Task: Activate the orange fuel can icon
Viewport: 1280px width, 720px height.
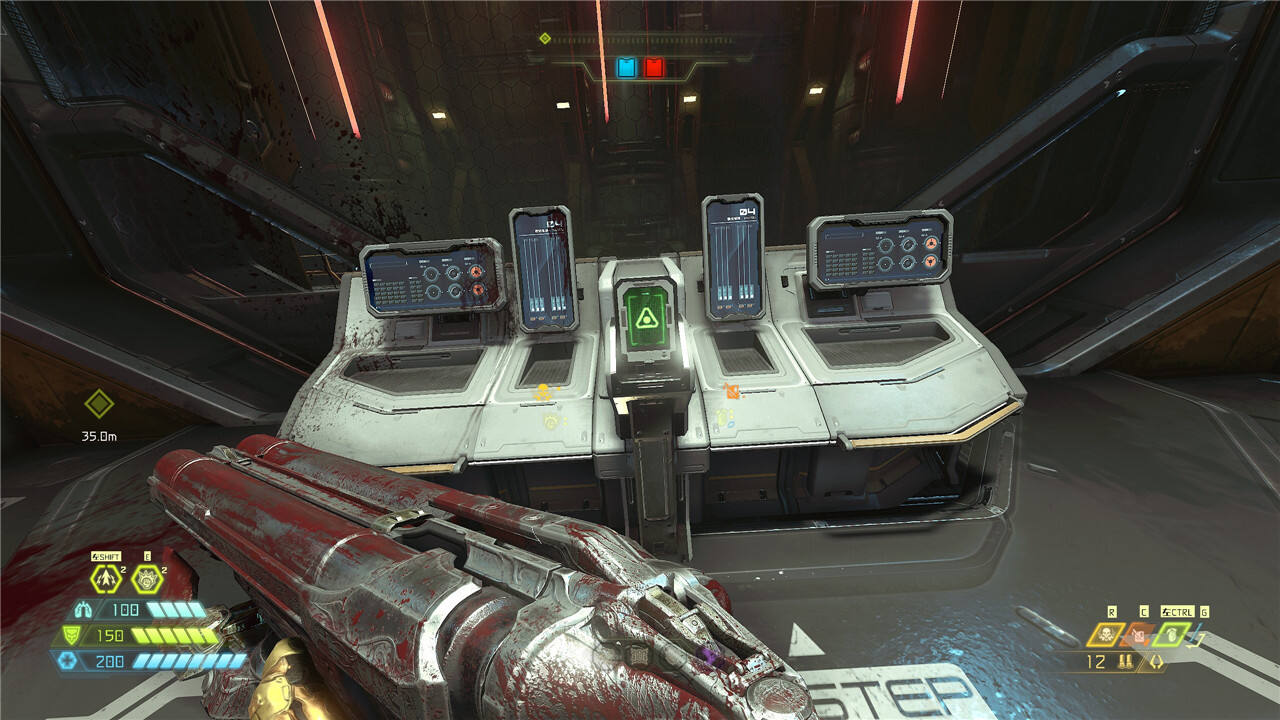Action: pos(1138,634)
